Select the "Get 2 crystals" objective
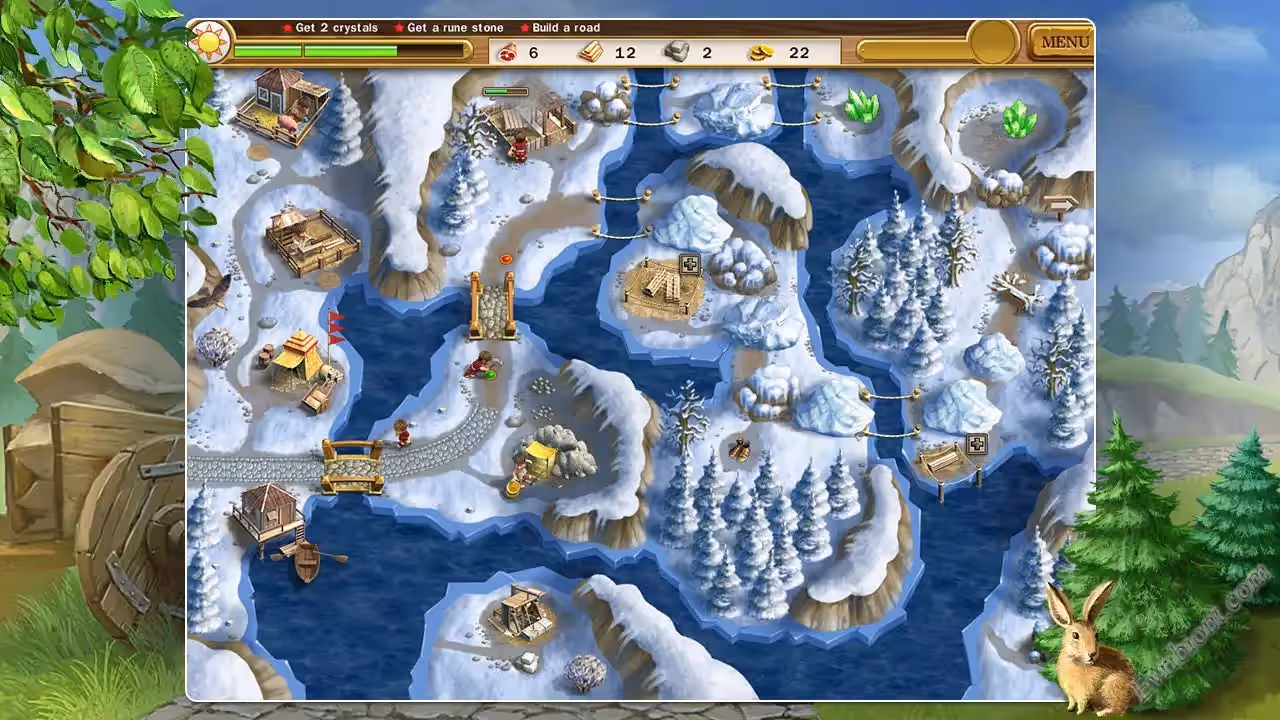Viewport: 1280px width, 720px height. click(x=336, y=28)
